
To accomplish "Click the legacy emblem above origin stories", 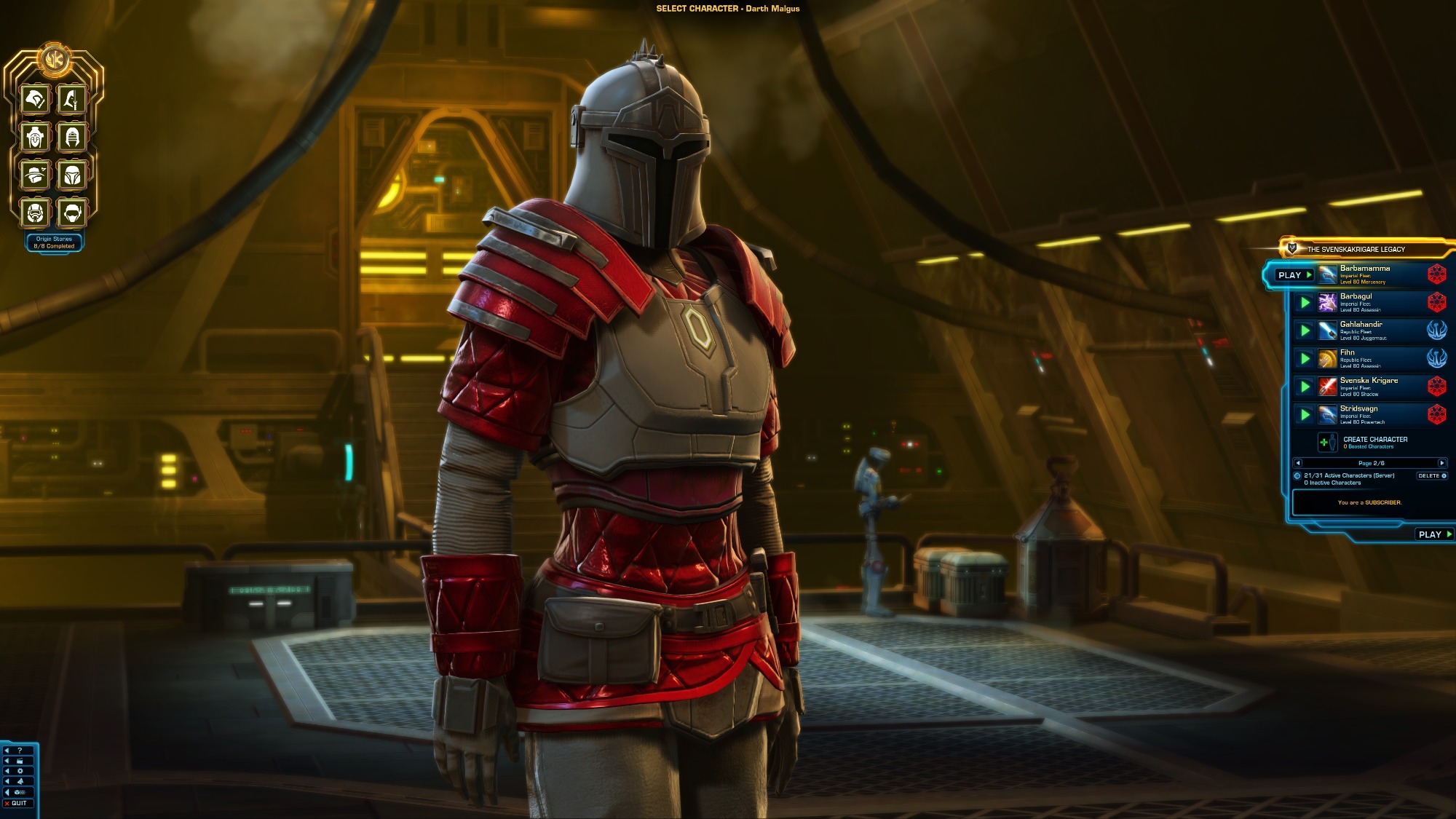I will click(53, 59).
